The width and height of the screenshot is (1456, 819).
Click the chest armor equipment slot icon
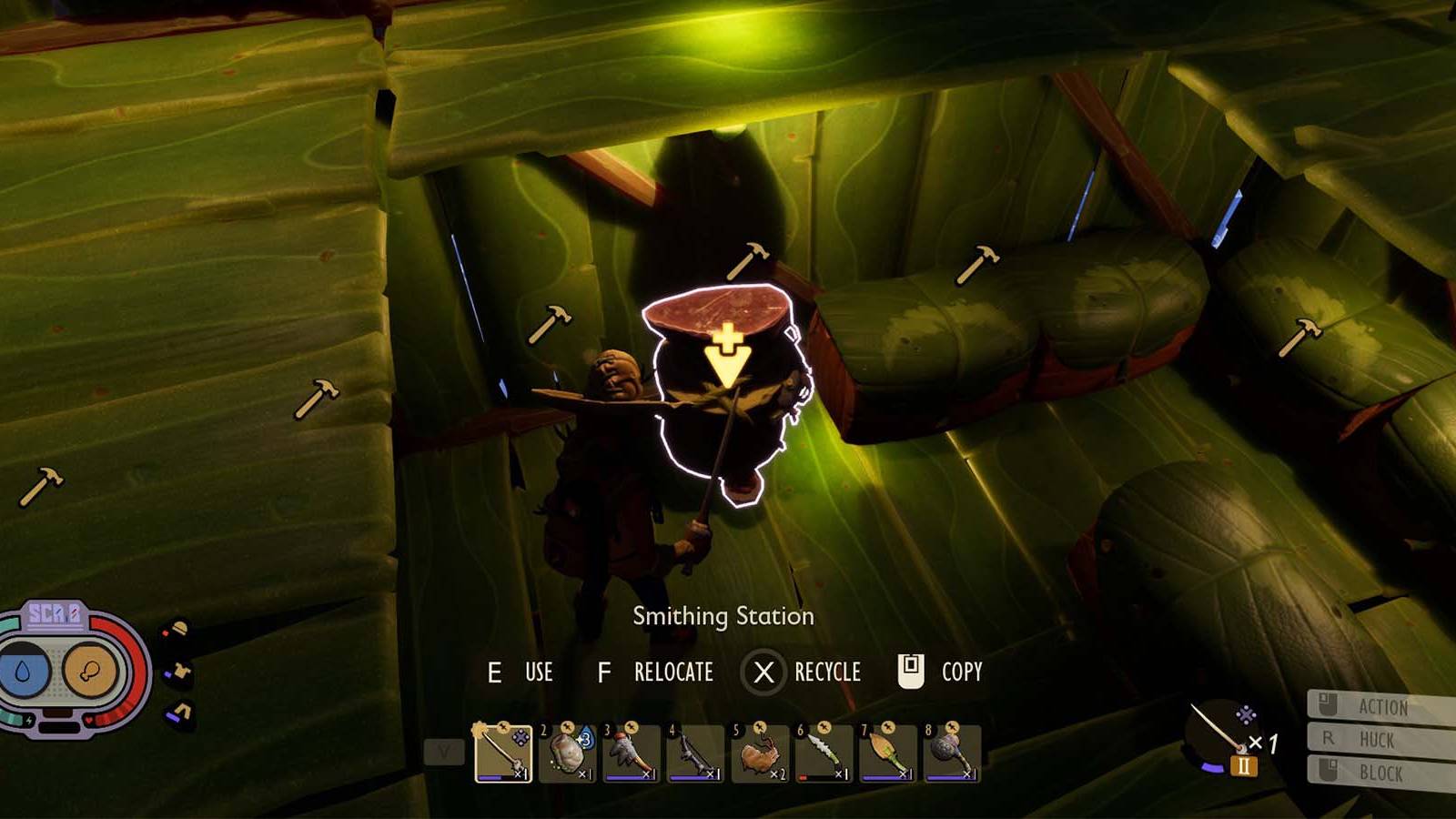click(181, 672)
